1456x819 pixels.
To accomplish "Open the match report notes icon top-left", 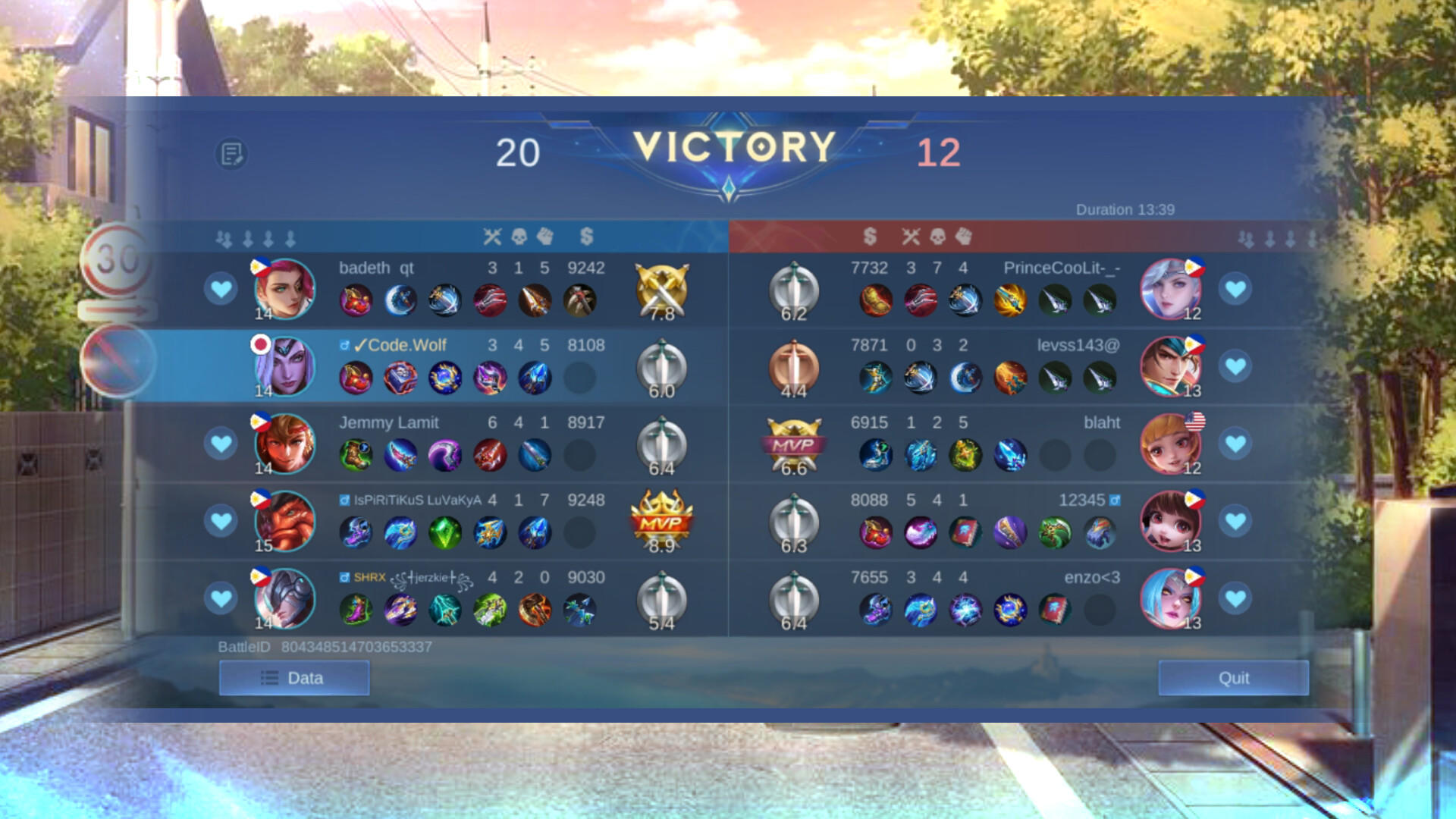I will pyautogui.click(x=230, y=152).
